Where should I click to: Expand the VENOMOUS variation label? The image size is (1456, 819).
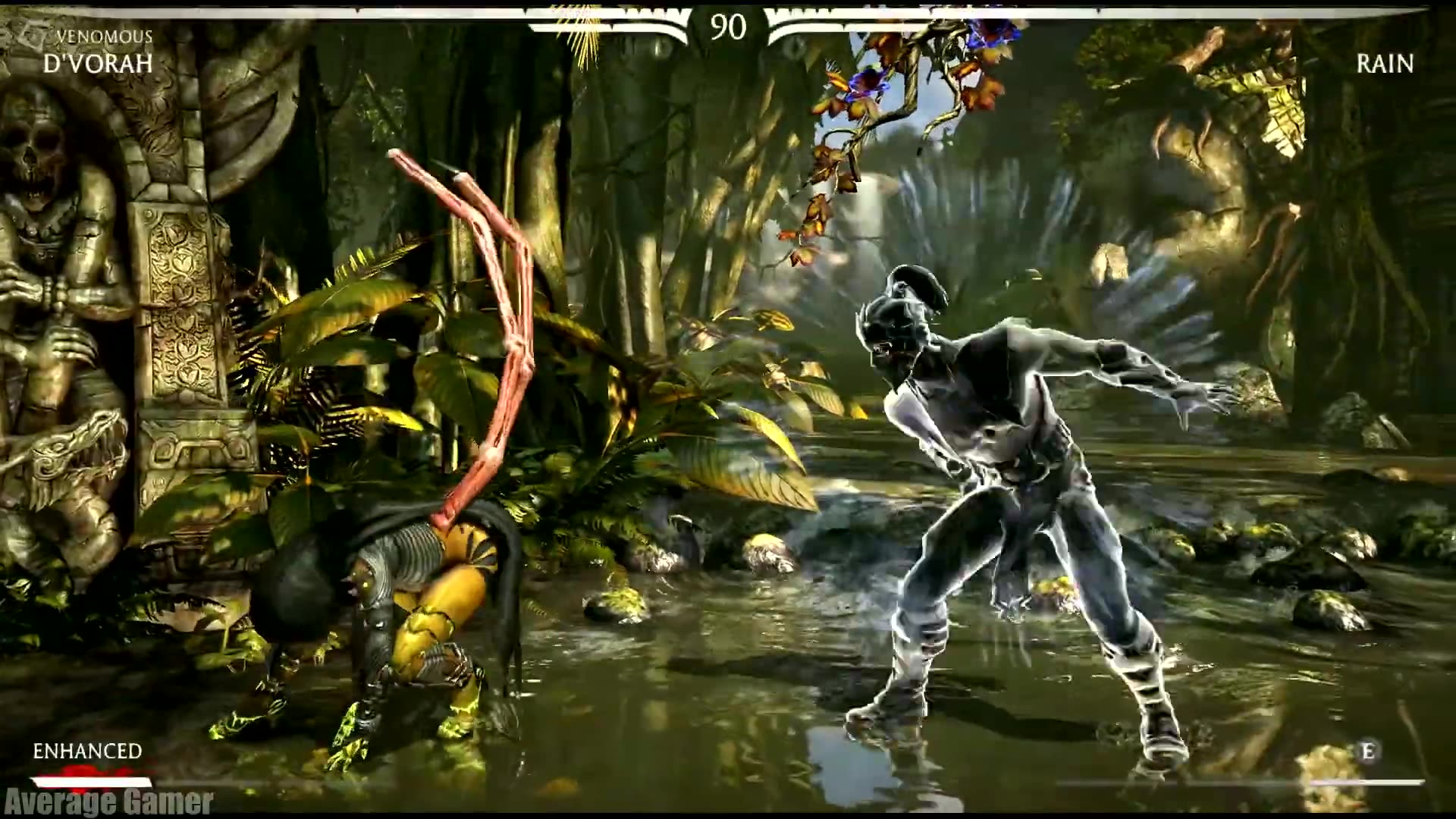tap(105, 34)
